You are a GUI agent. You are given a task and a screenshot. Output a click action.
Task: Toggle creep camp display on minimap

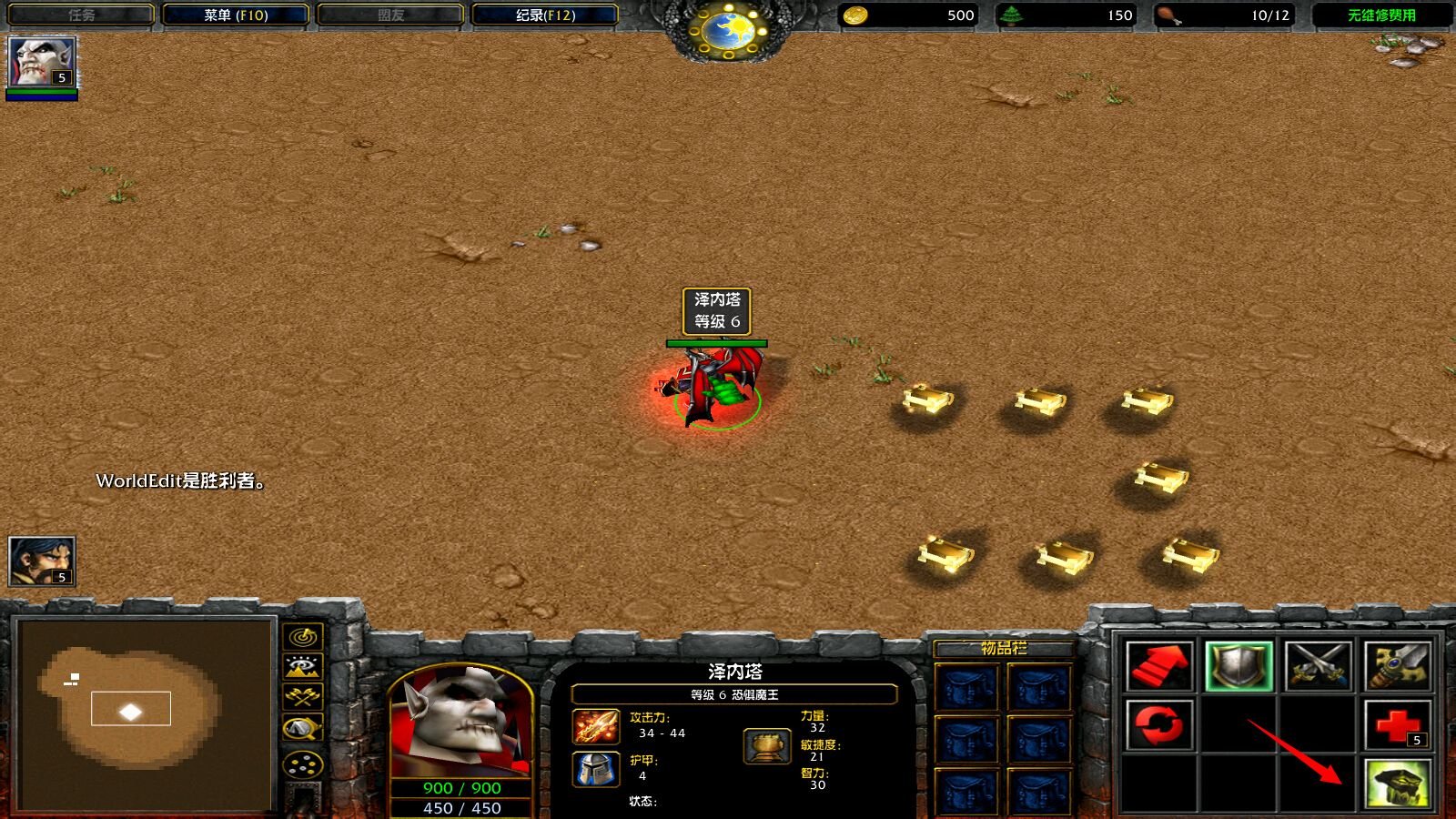tap(303, 728)
